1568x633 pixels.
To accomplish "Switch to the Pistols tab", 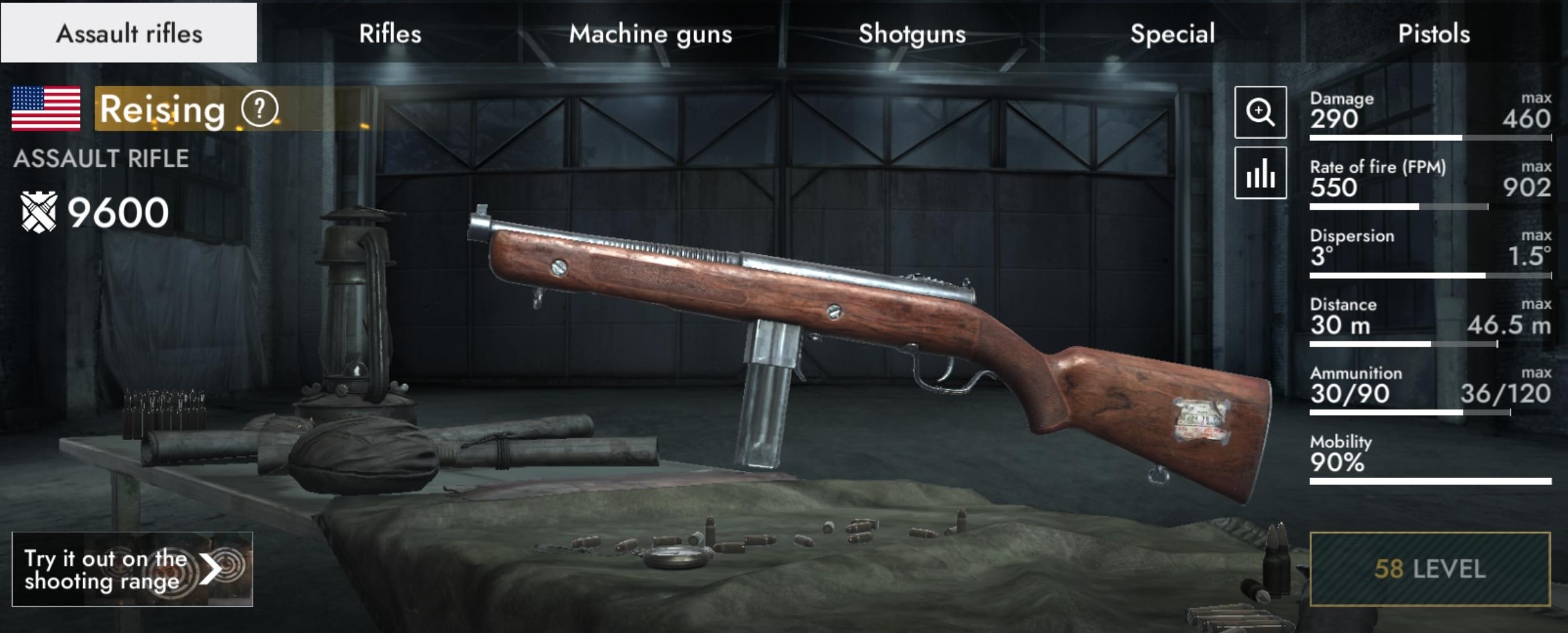I will 1434,33.
